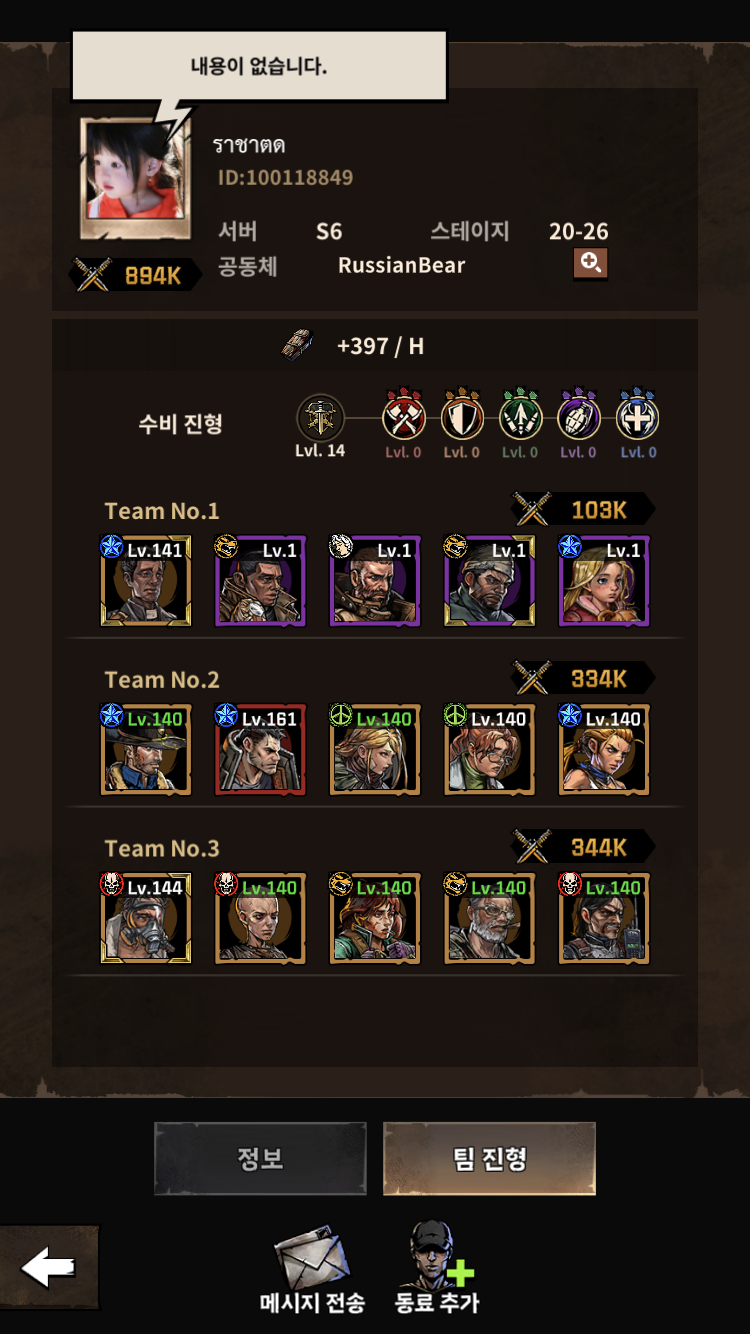Select the bald Lv.140 hero in Team No.3
Image resolution: width=750 pixels, height=1334 pixels.
pyautogui.click(x=260, y=920)
